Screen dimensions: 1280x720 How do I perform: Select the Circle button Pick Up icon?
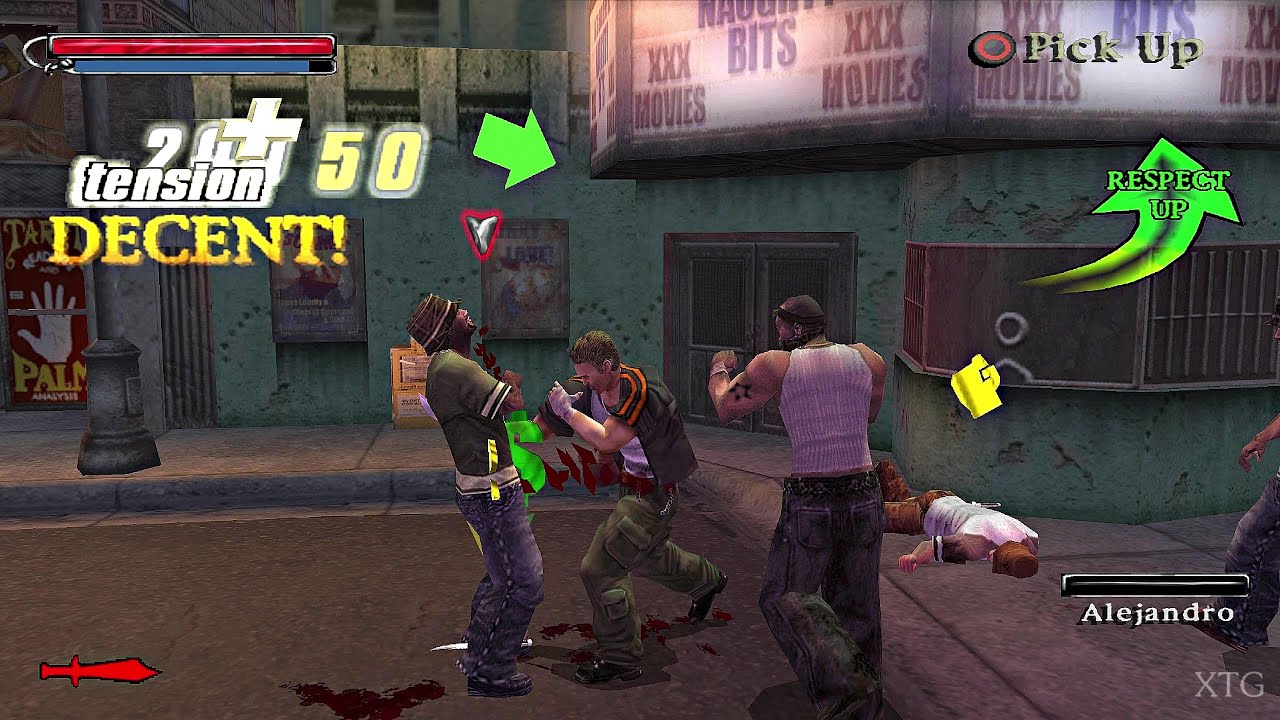click(x=994, y=46)
